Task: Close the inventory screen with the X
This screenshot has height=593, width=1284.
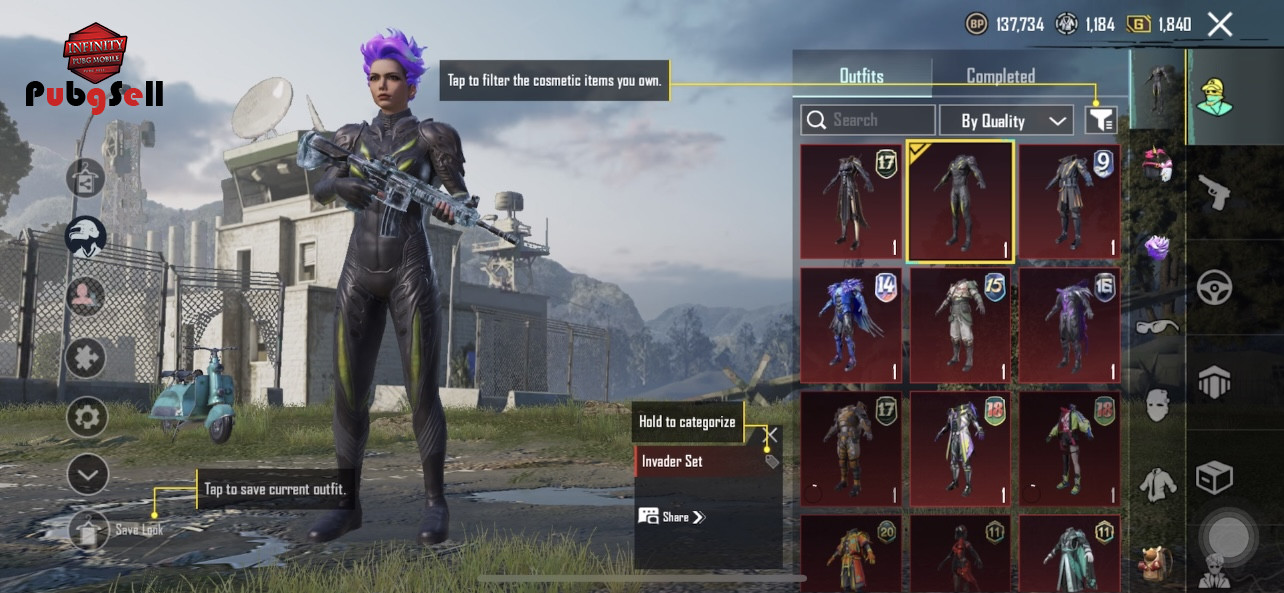Action: pyautogui.click(x=1219, y=25)
